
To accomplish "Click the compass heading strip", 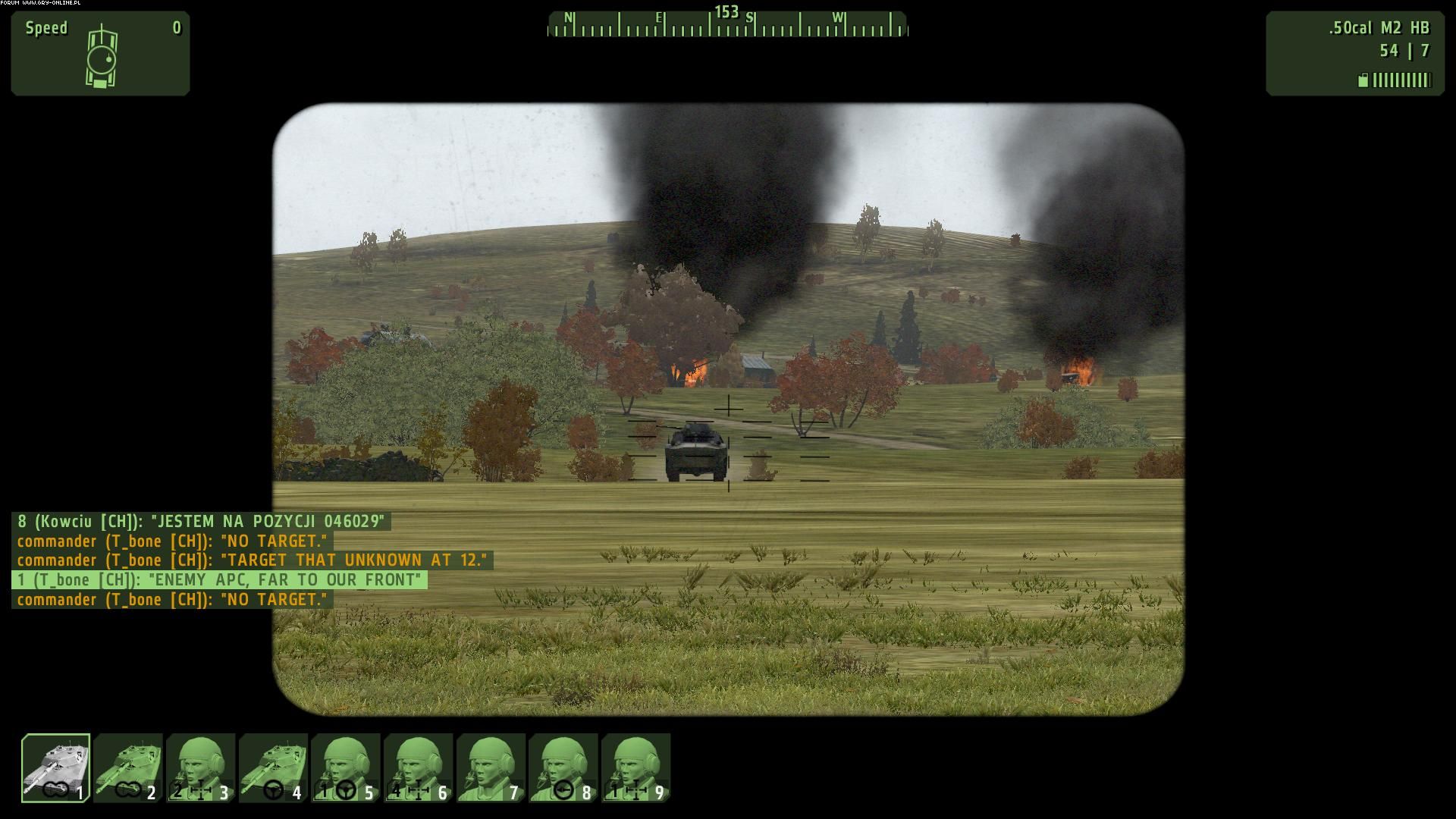I will [727, 24].
